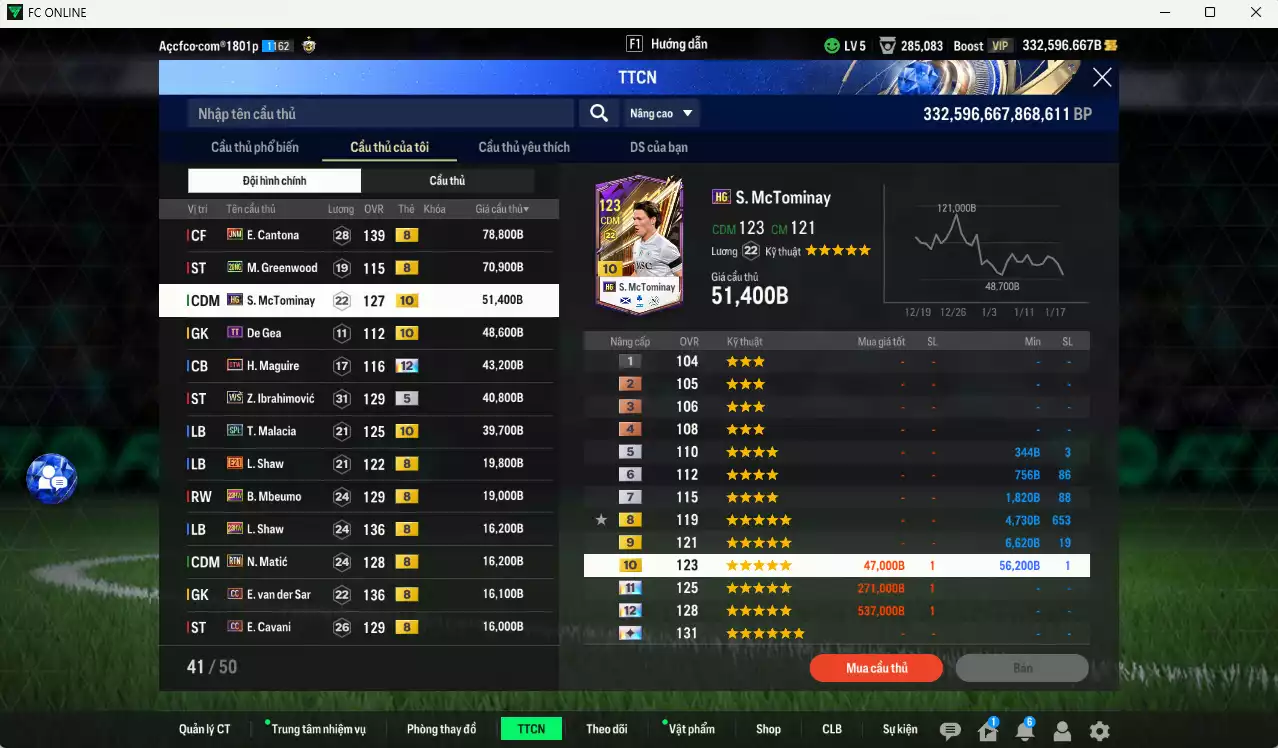Show the DS của bạn tab
Image resolution: width=1278 pixels, height=748 pixels.
point(658,147)
